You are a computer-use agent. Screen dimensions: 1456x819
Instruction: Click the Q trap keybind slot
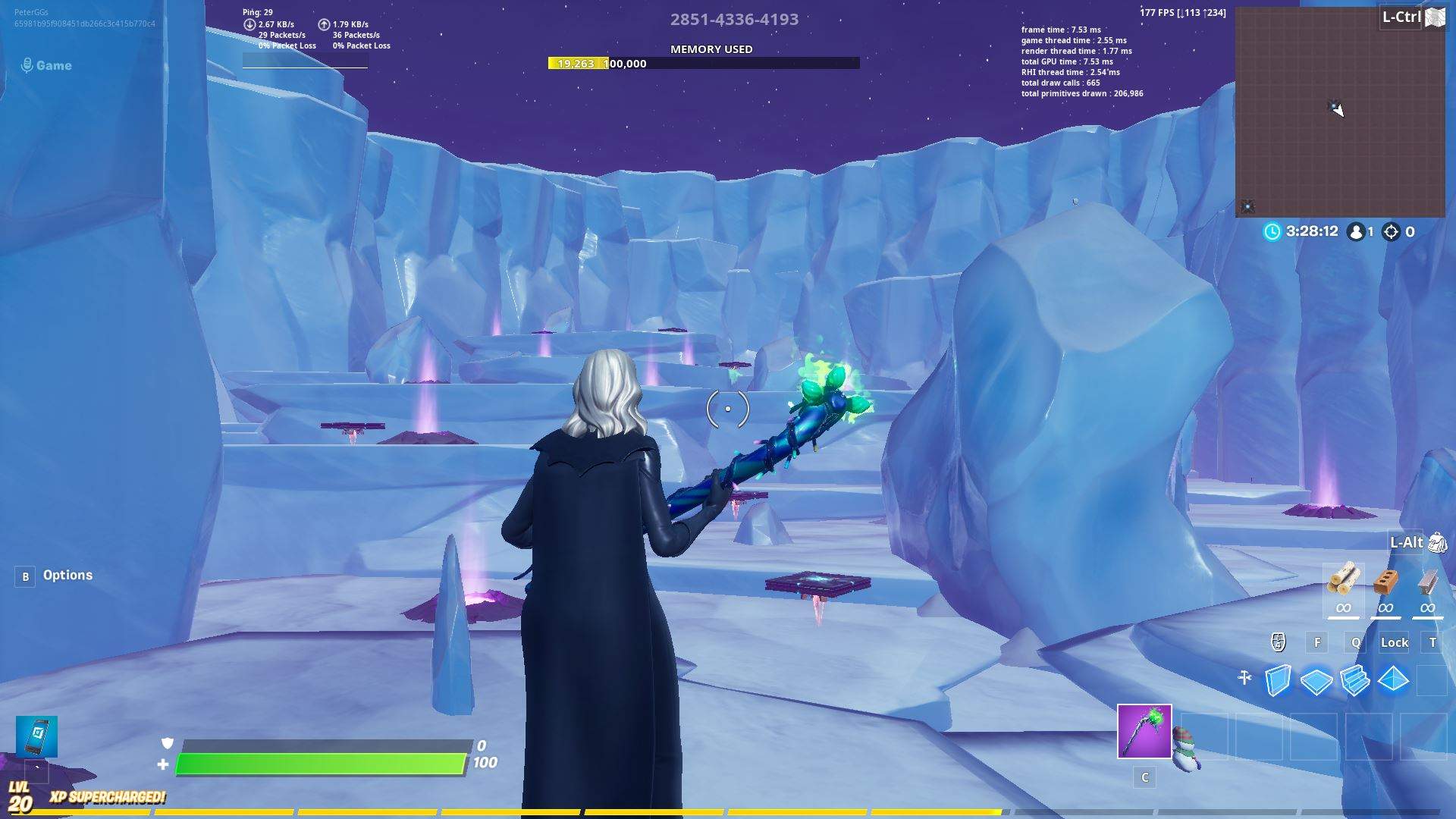point(1355,642)
